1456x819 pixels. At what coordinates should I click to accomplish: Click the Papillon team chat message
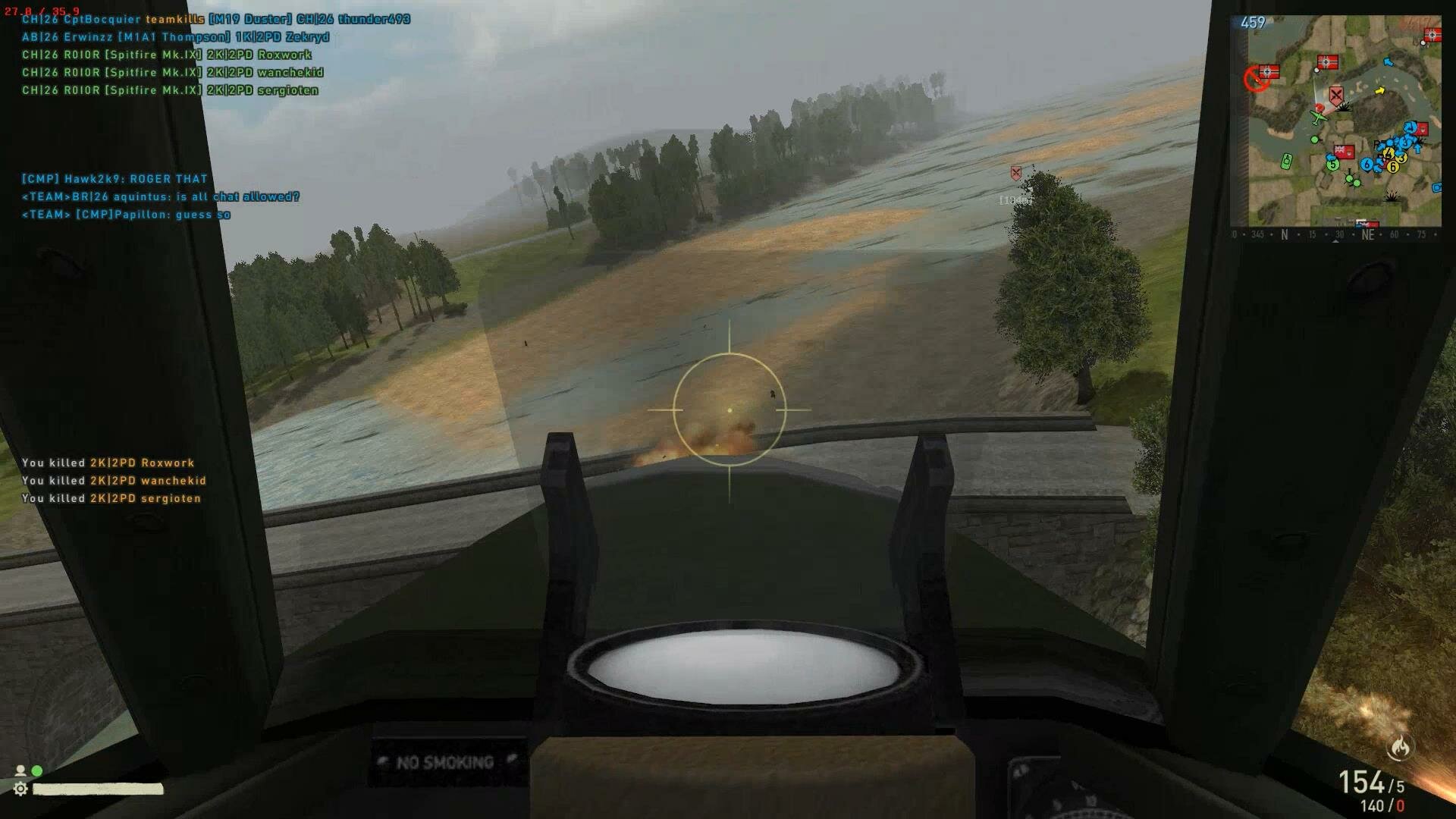pyautogui.click(x=126, y=215)
